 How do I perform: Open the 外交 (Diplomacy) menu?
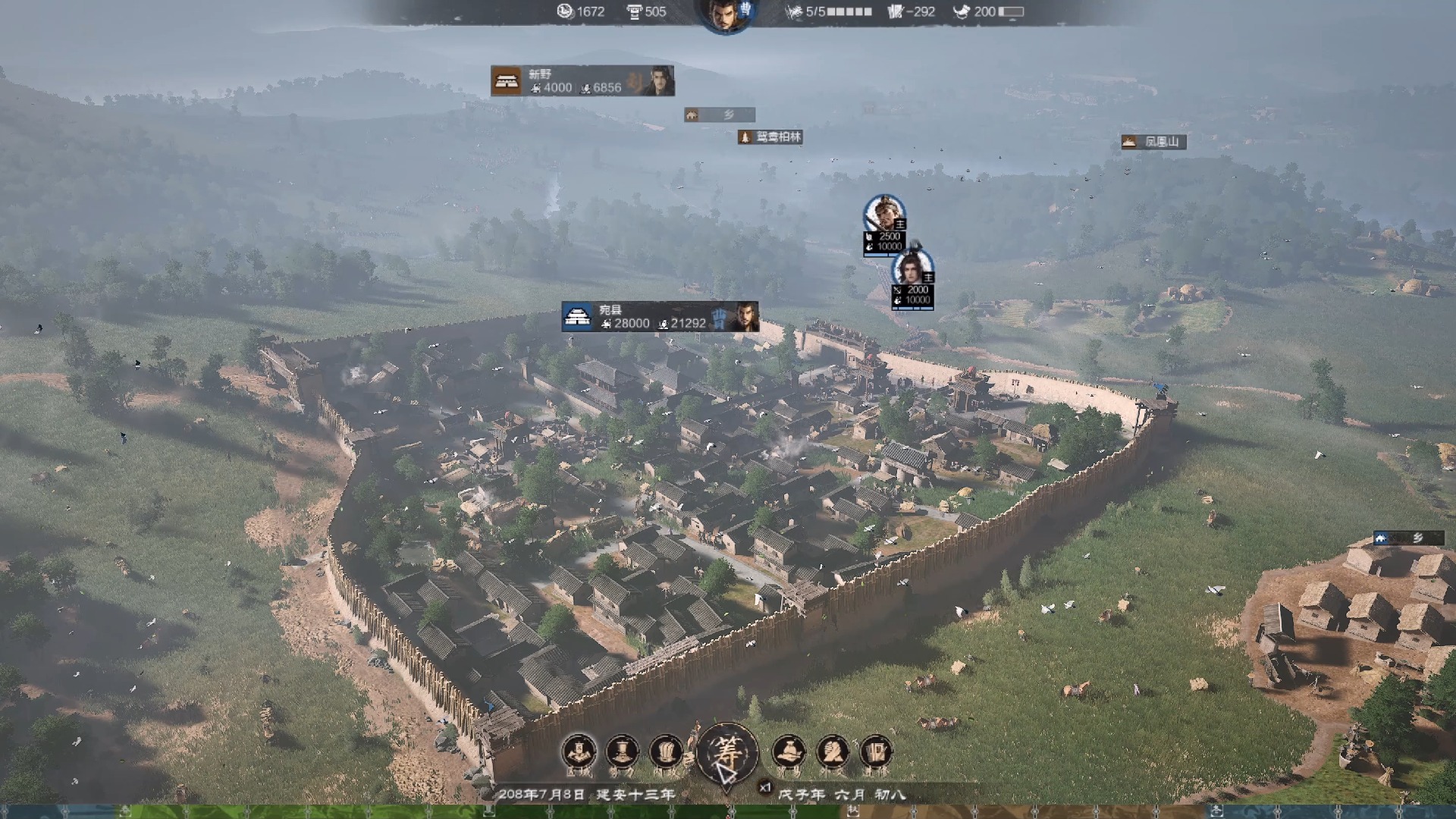833,752
